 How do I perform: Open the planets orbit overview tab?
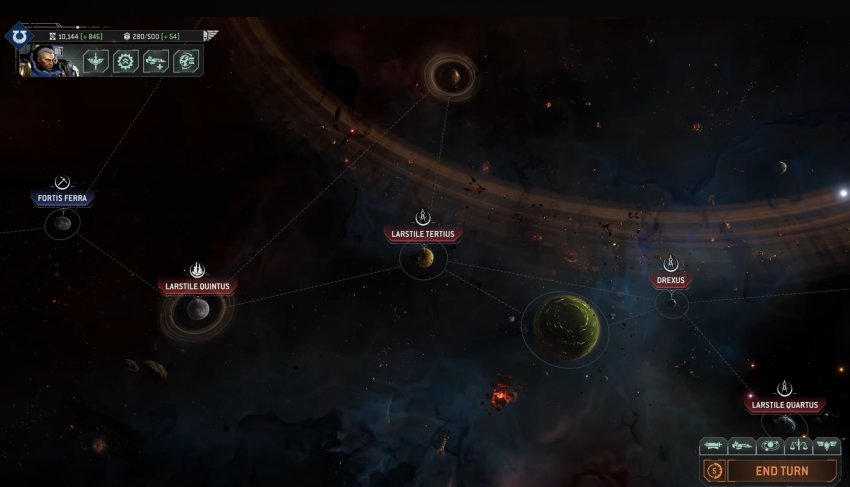(770, 446)
